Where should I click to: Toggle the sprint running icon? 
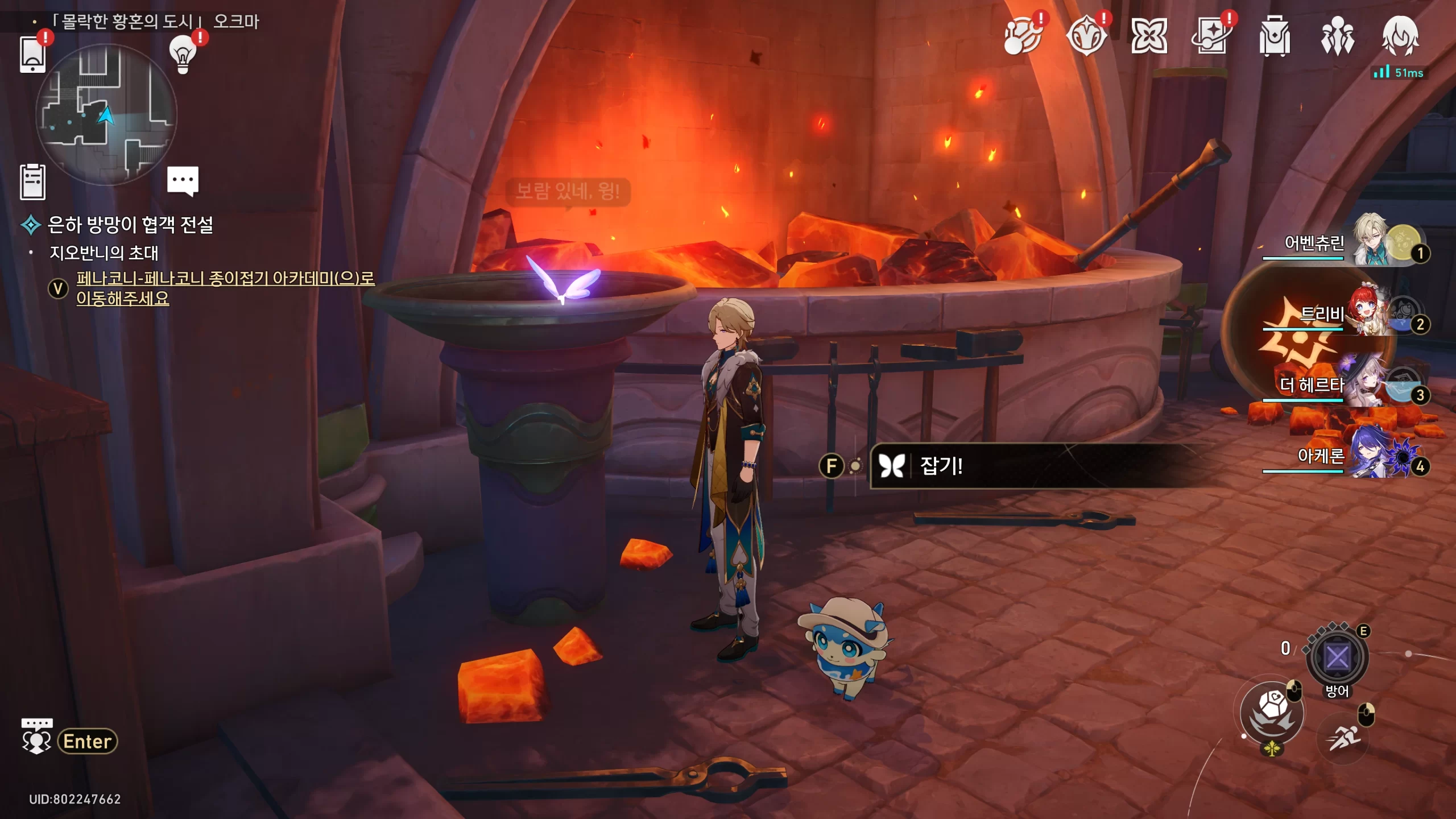point(1343,738)
